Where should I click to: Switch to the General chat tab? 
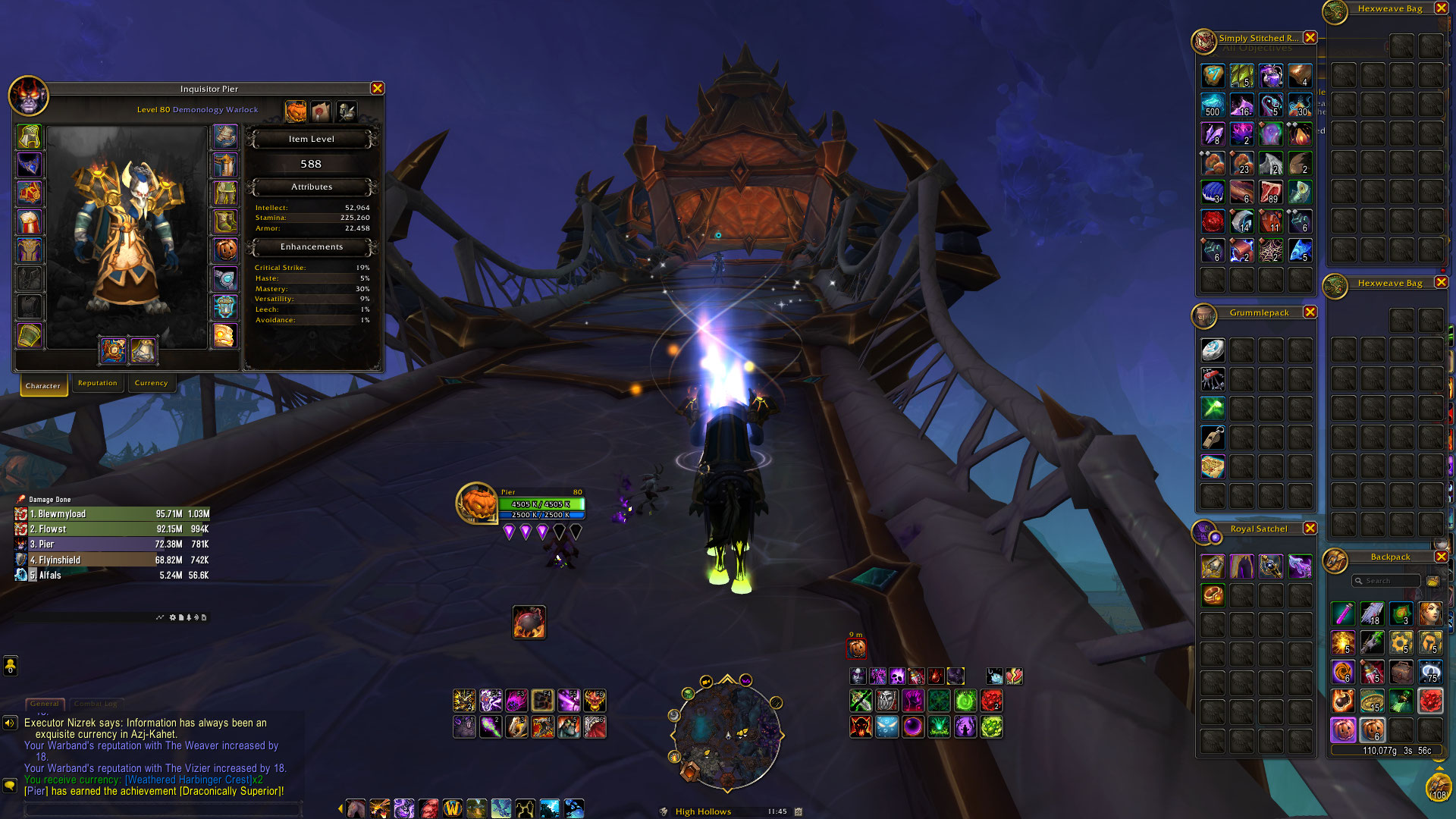[x=45, y=704]
